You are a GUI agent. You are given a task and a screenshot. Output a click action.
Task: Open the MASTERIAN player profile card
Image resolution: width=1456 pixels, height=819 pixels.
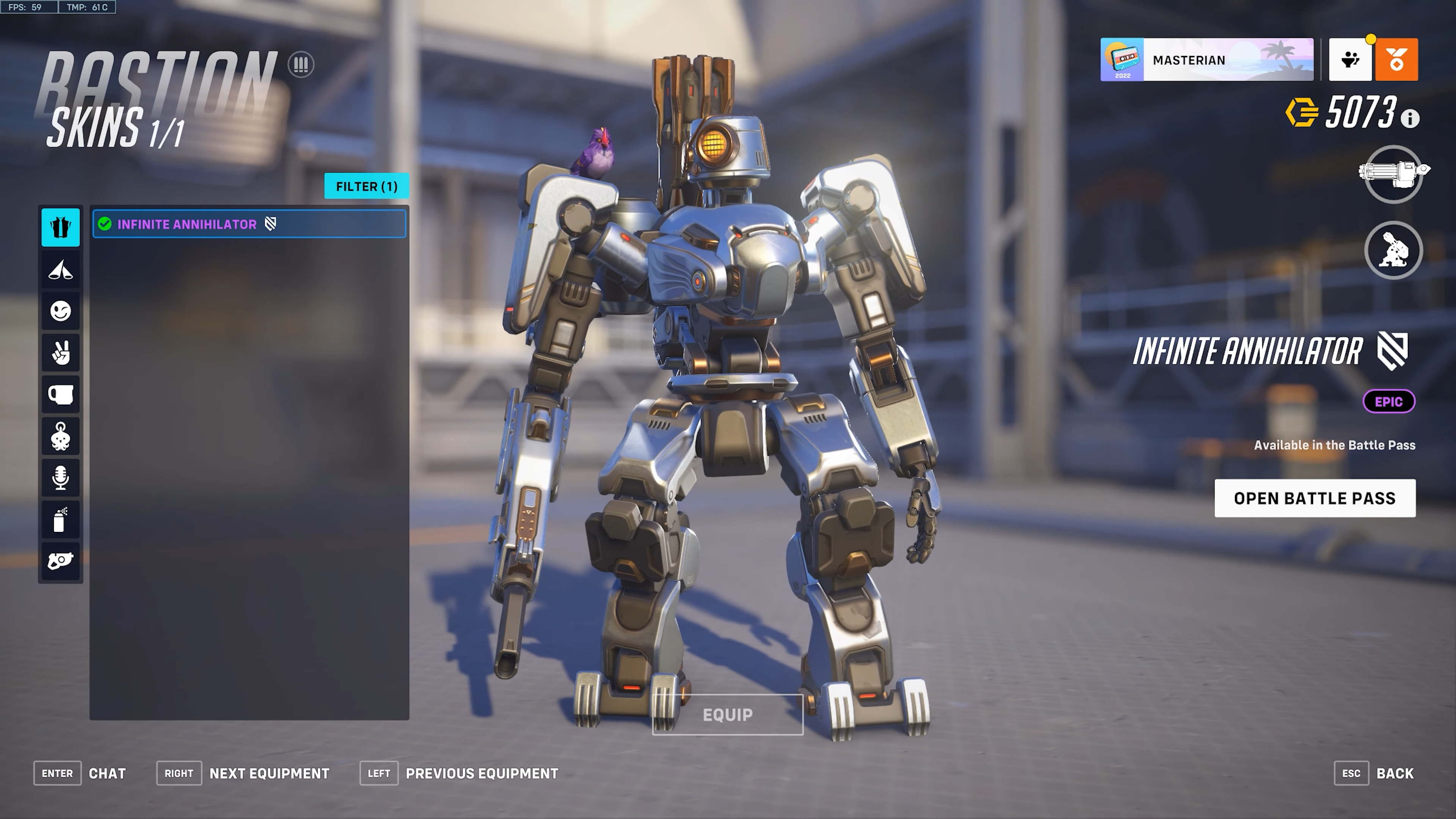click(1206, 60)
